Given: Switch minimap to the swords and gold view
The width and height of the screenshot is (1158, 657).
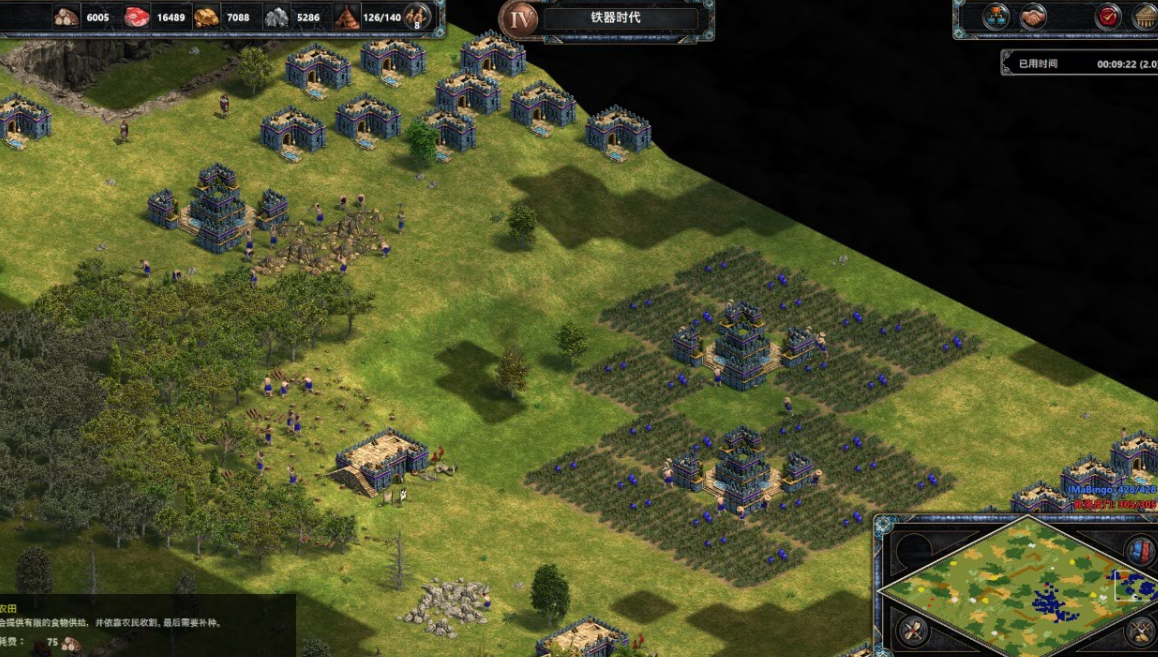Looking at the screenshot, I should click(1141, 632).
